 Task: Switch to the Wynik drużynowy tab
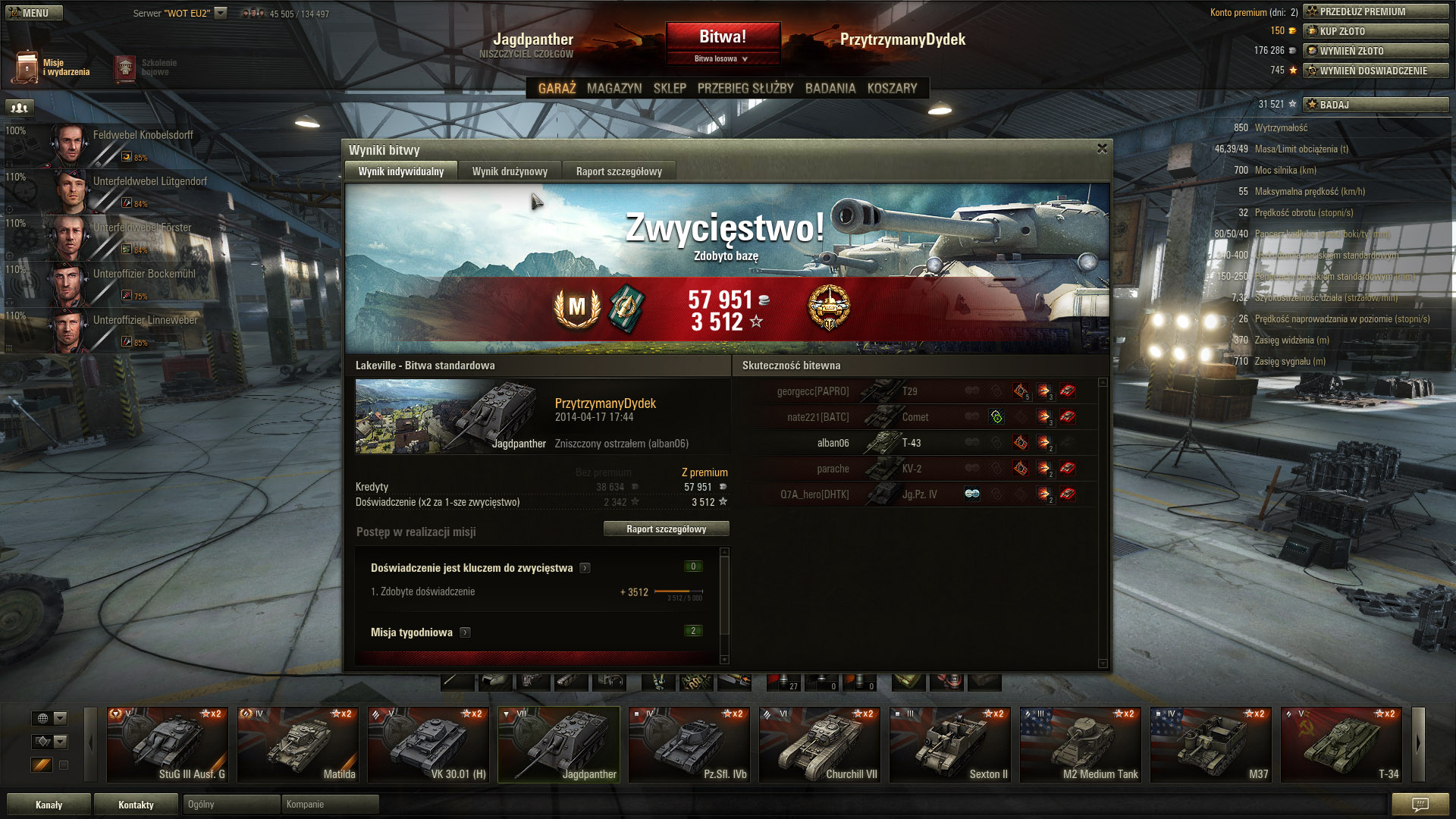(510, 171)
